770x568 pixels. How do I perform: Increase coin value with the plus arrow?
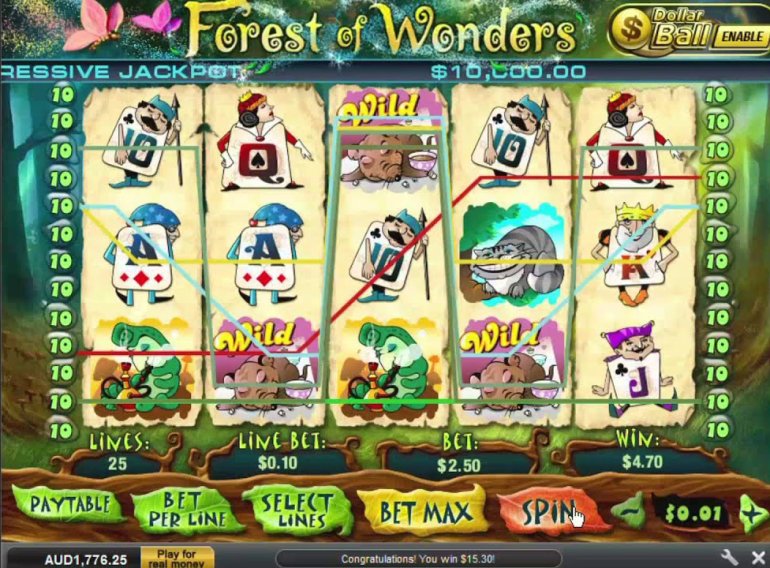point(752,512)
